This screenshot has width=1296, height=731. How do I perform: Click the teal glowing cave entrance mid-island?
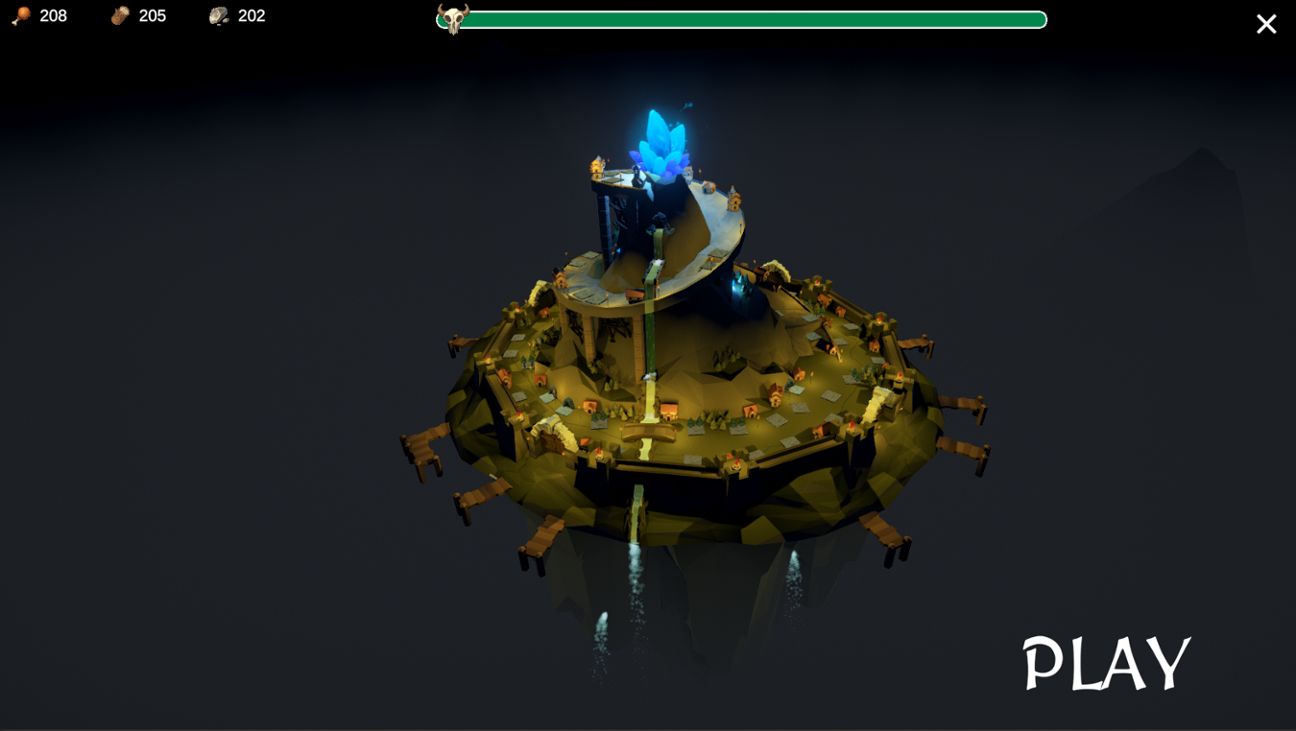click(x=737, y=285)
